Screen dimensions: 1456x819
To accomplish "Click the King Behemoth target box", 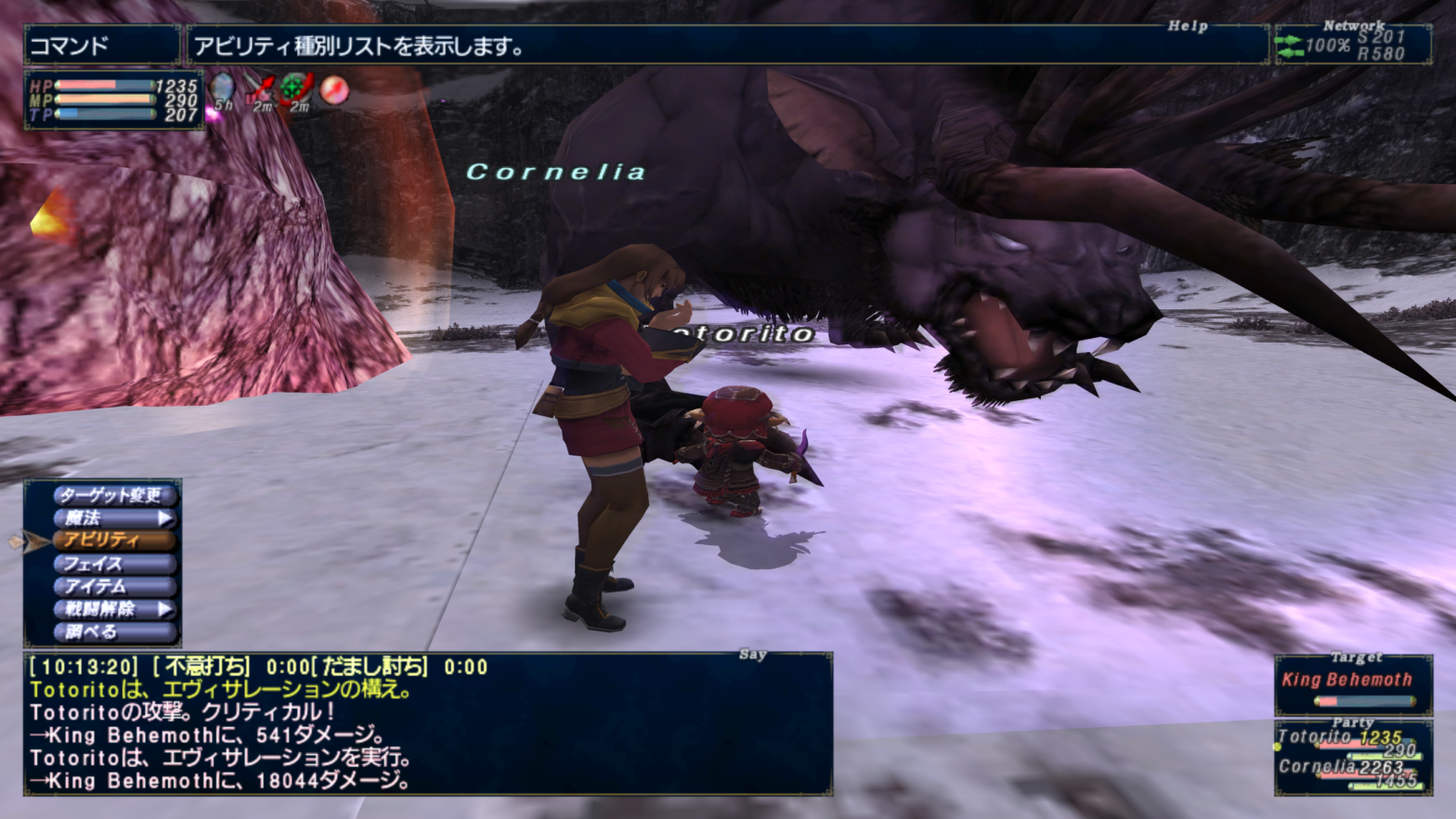I will (x=1353, y=685).
